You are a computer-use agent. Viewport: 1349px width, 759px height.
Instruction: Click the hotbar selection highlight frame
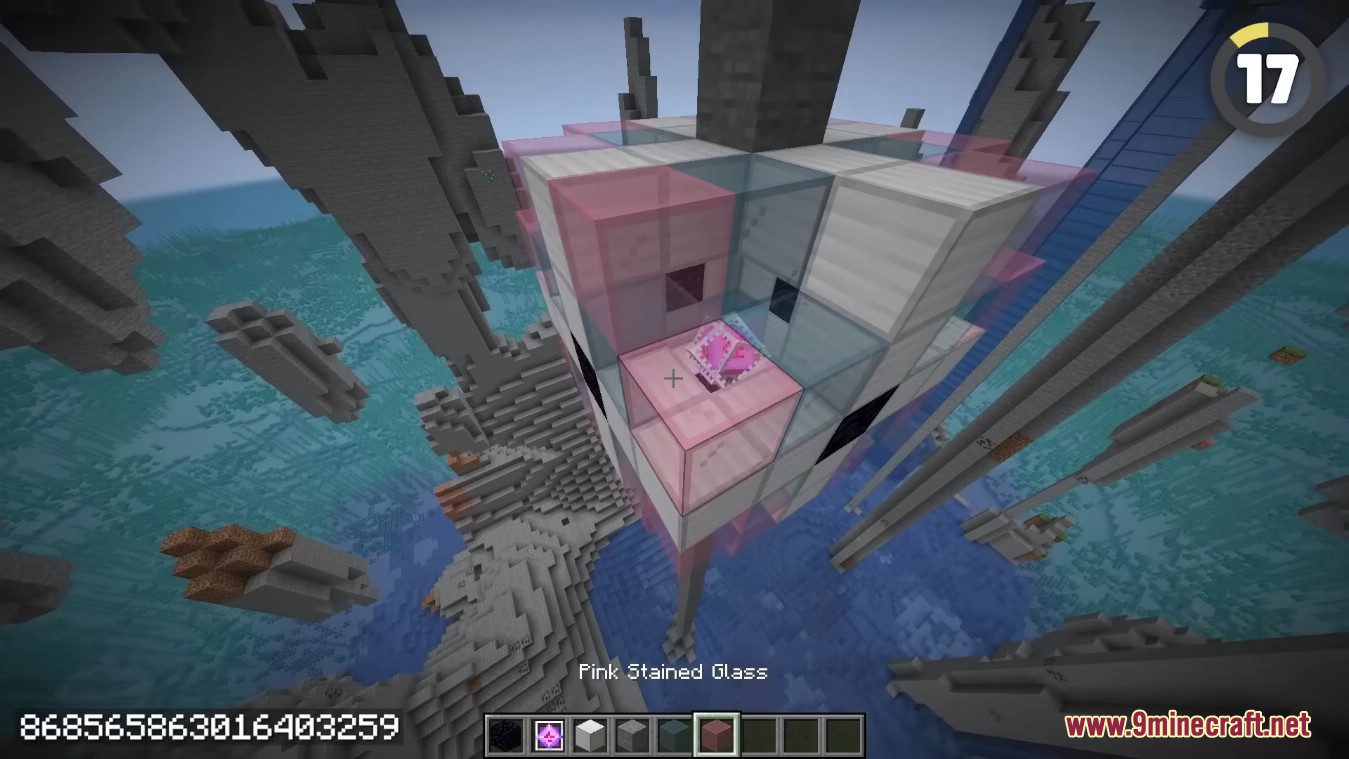pyautogui.click(x=717, y=712)
